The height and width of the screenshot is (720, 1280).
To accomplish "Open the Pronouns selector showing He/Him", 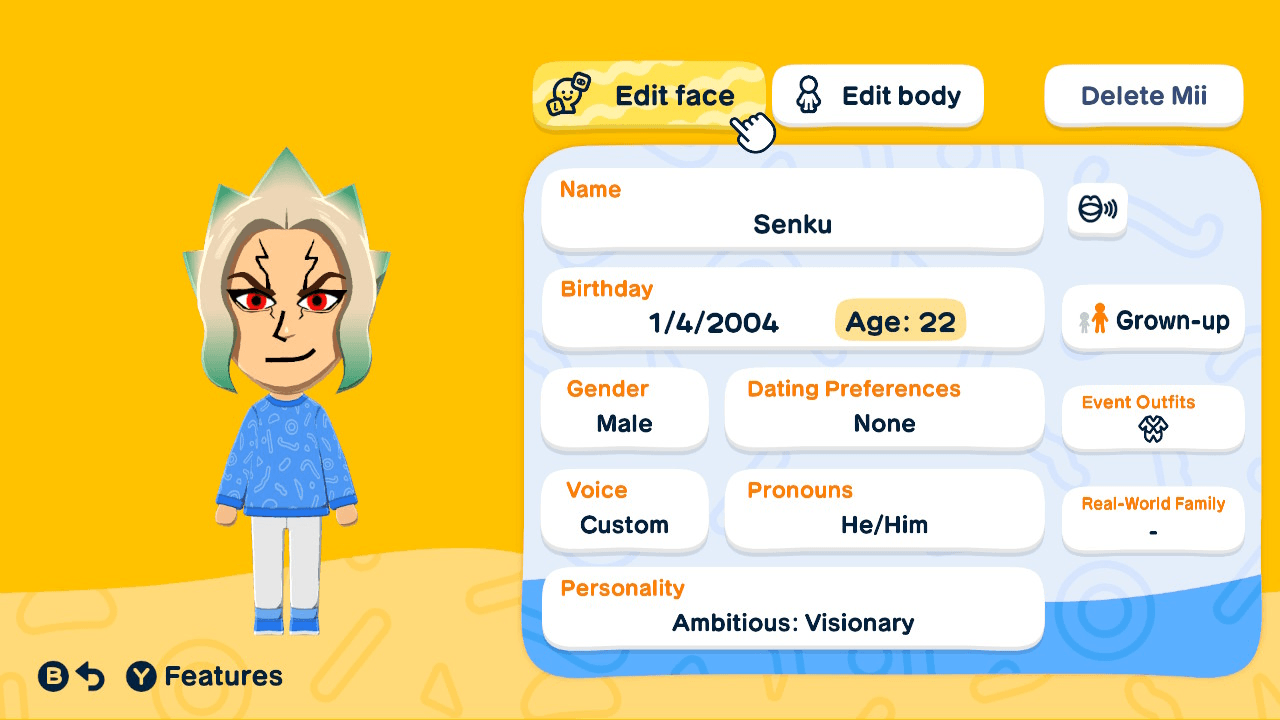I will [x=884, y=510].
